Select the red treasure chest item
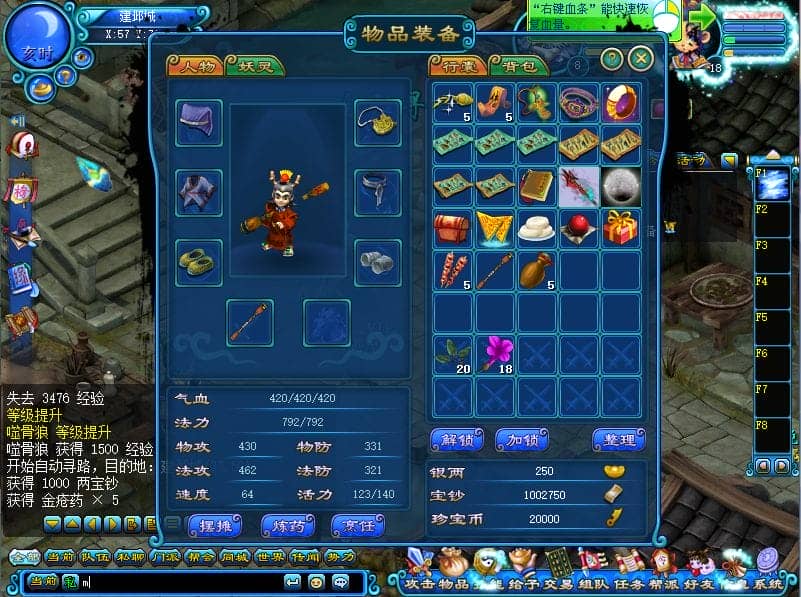The width and height of the screenshot is (801, 597). point(452,228)
